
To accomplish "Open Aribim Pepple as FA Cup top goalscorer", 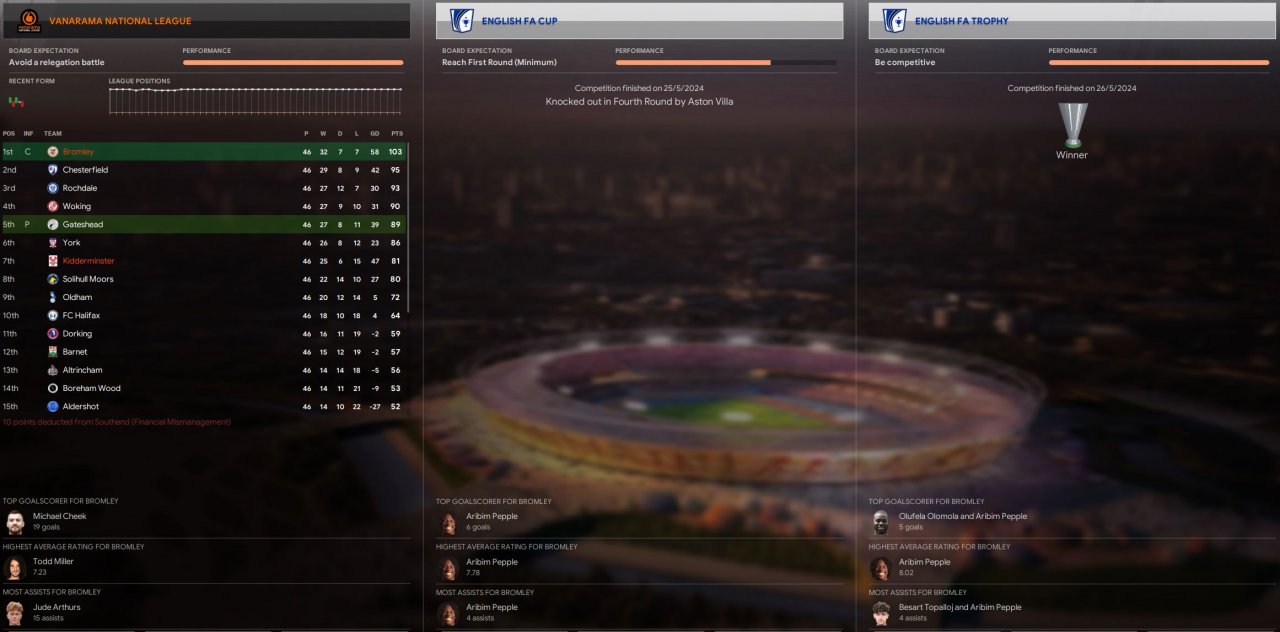I will tap(492, 516).
